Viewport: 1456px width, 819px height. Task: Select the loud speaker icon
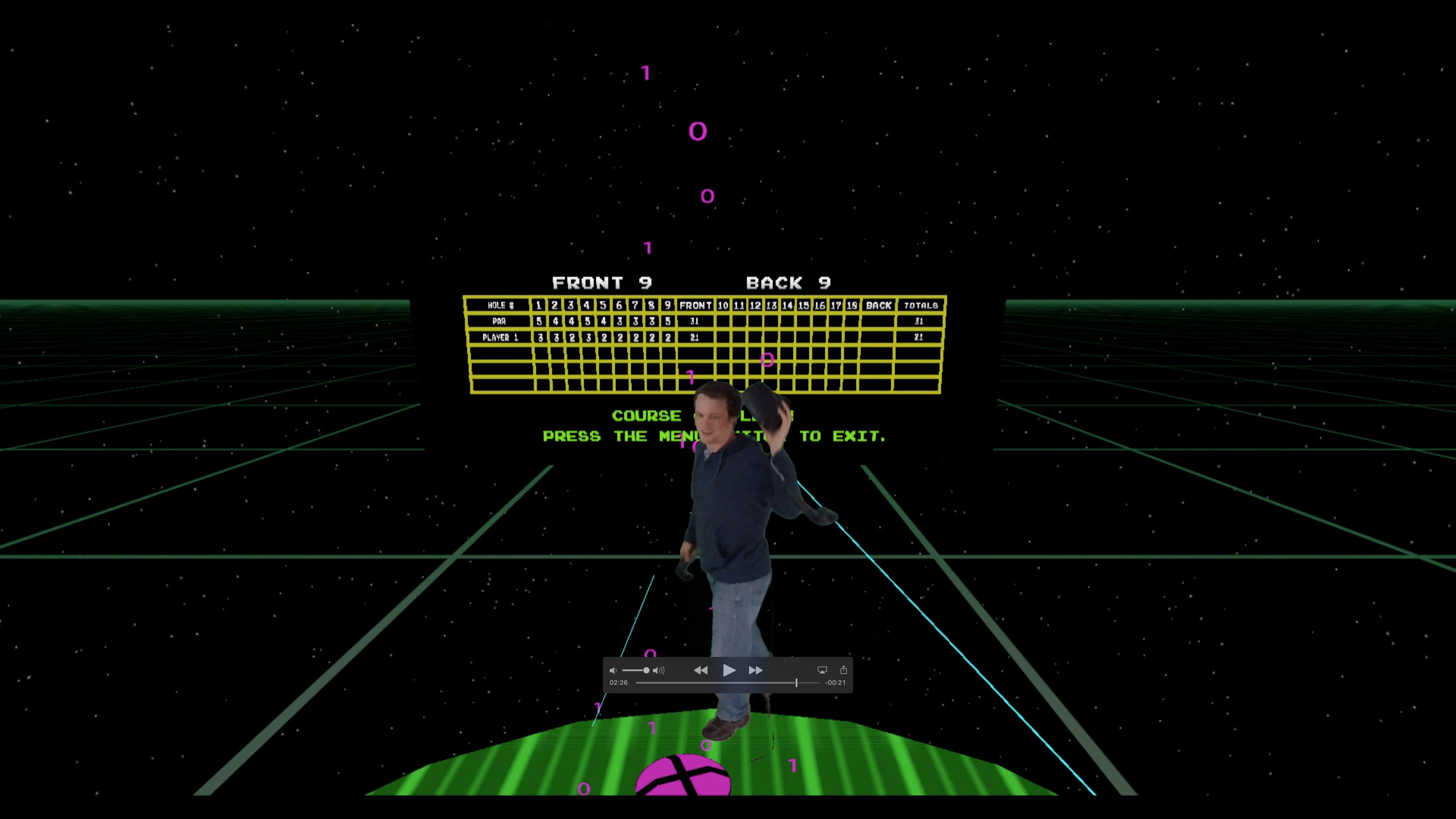(x=659, y=671)
